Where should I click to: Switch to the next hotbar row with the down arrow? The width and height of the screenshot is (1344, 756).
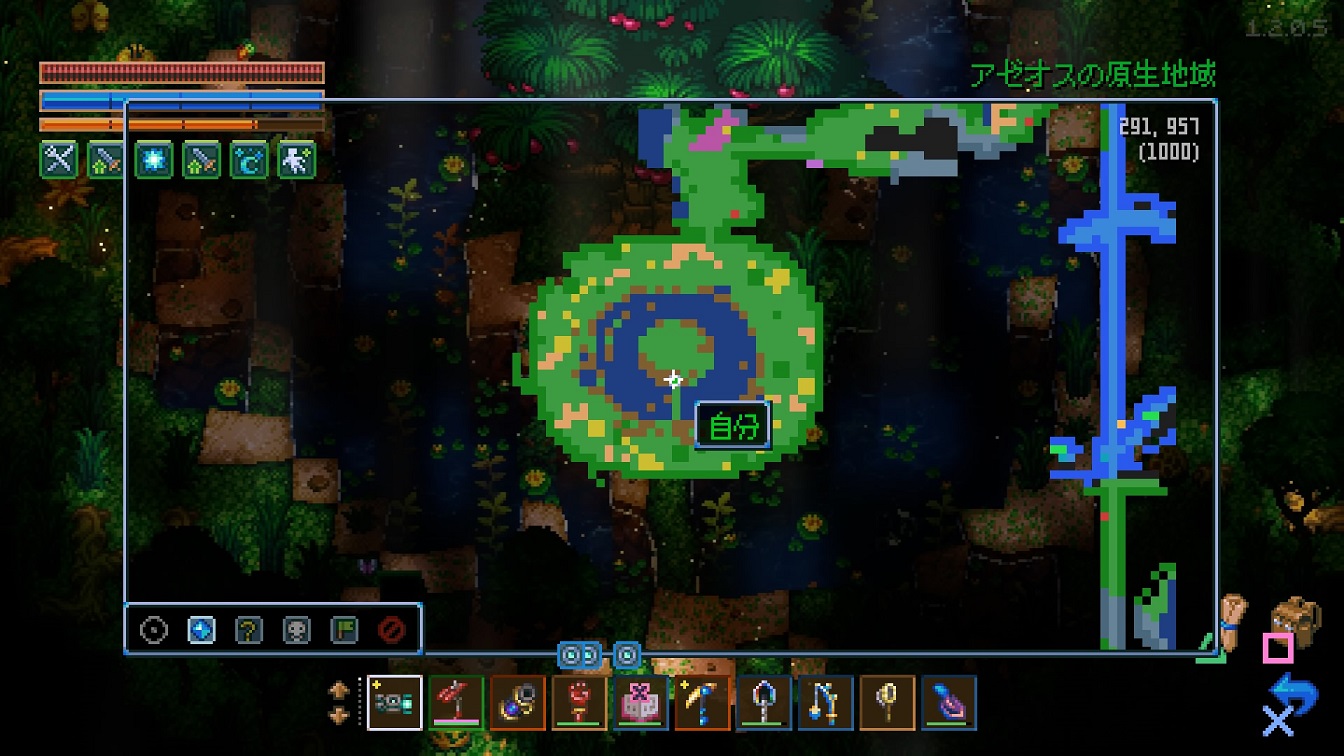click(x=338, y=715)
